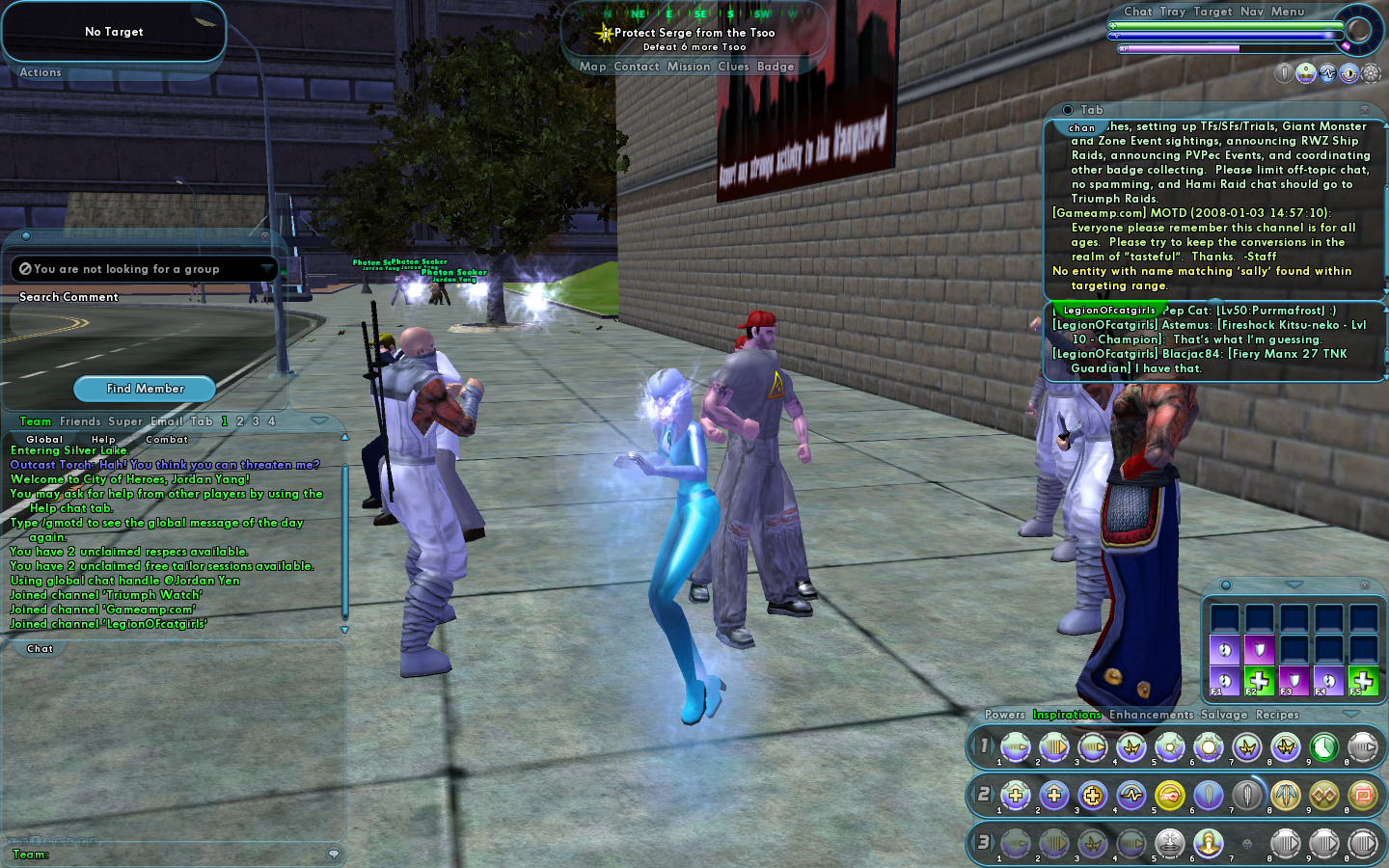Viewport: 1389px width, 868px height.
Task: Open the Mission panel
Action: click(x=689, y=67)
